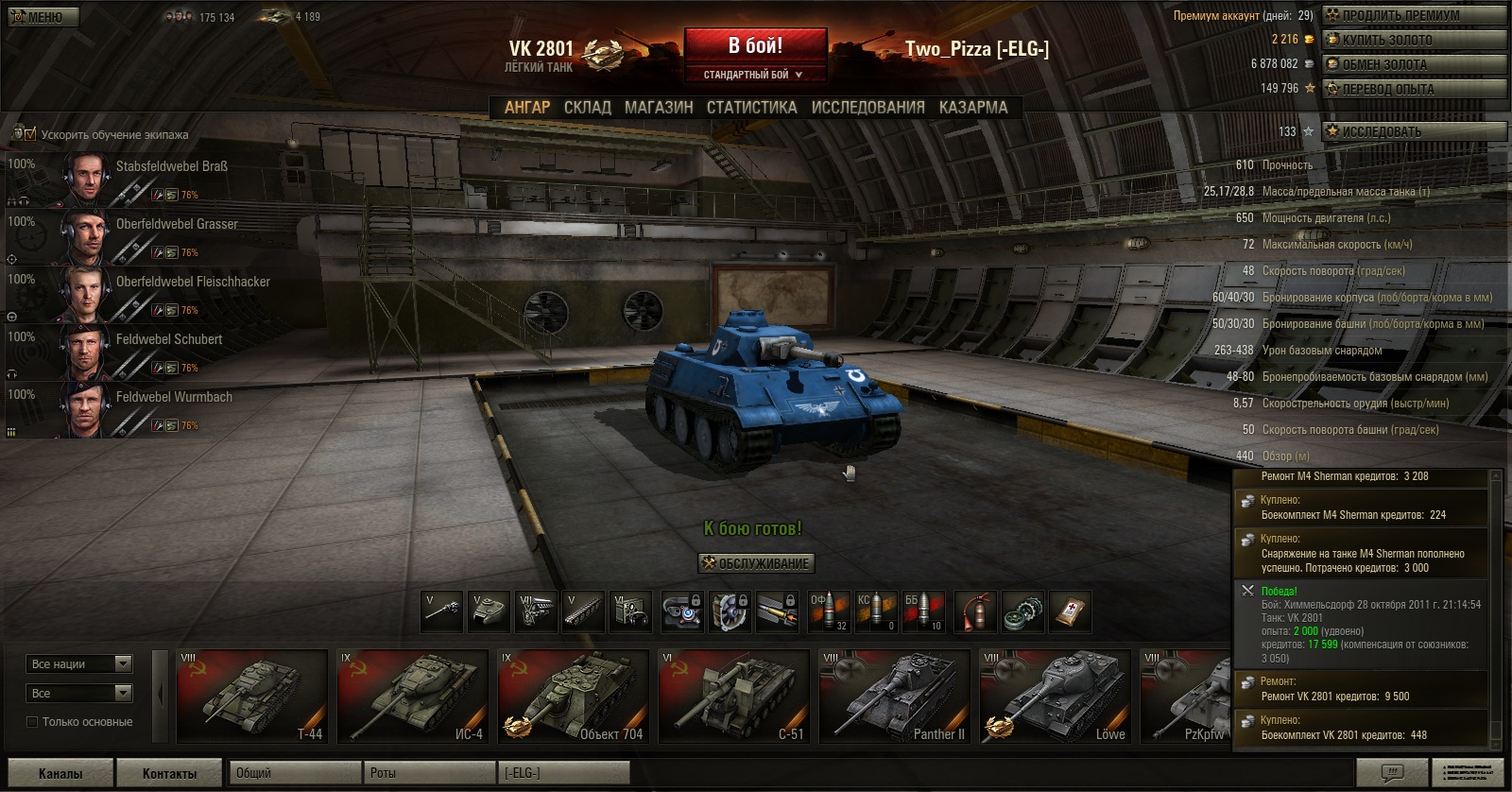Open the Все нации dropdown

80,664
